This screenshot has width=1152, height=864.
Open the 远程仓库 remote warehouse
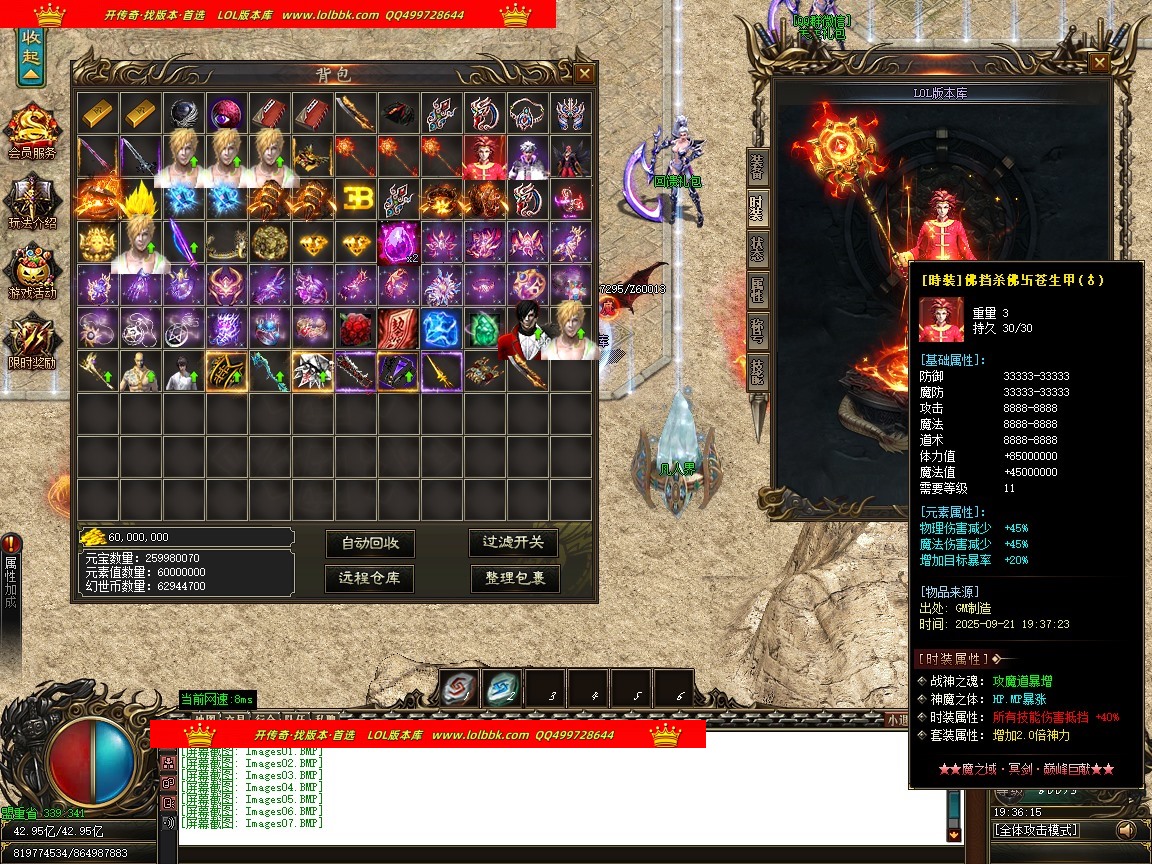tap(370, 578)
